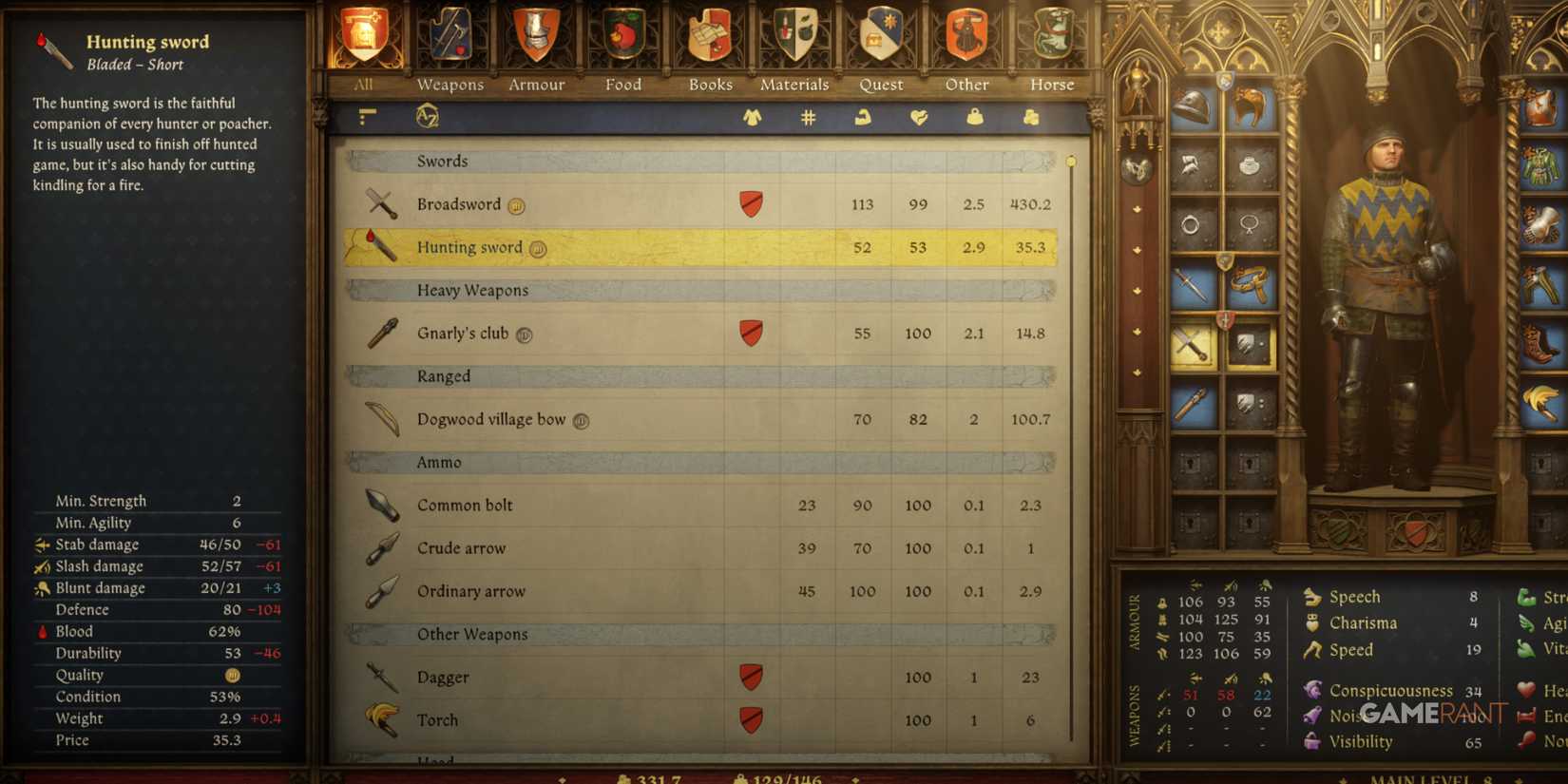The image size is (1568, 784).
Task: Sort items by strength requirement arm icon
Action: (x=861, y=118)
